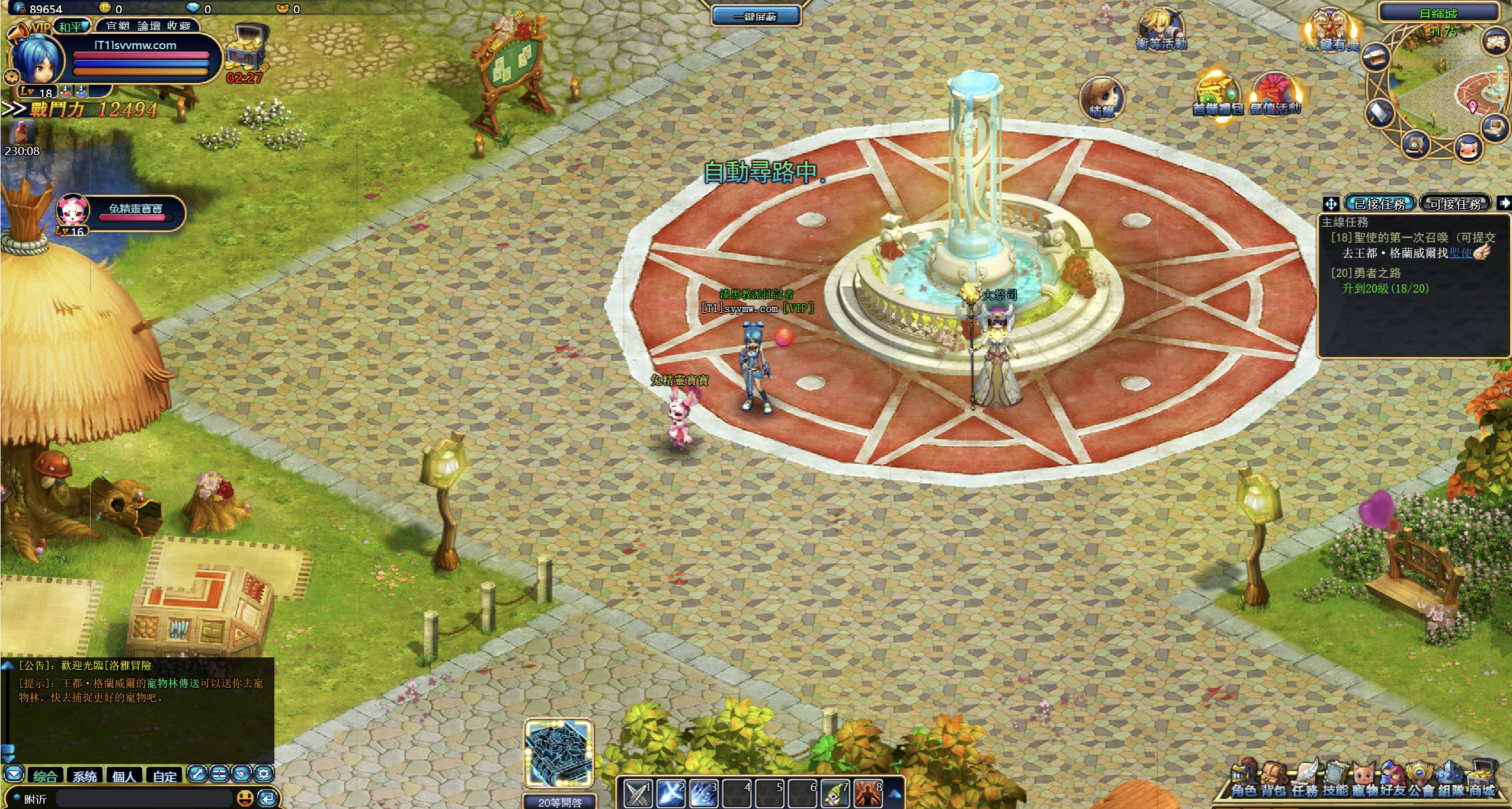Open the 背包 backpack inventory

point(1273,781)
